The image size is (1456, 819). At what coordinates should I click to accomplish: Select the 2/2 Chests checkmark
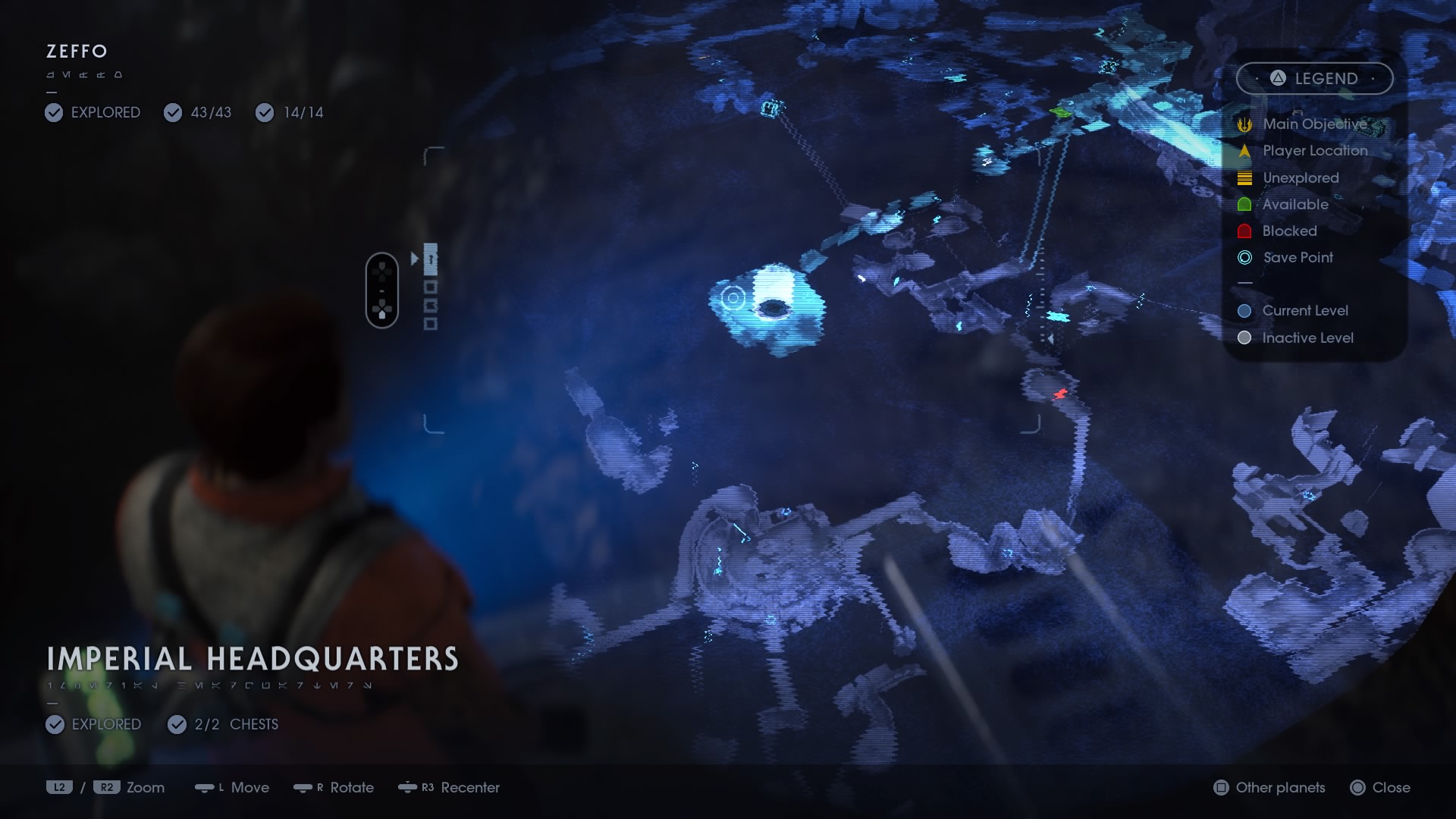coord(176,724)
